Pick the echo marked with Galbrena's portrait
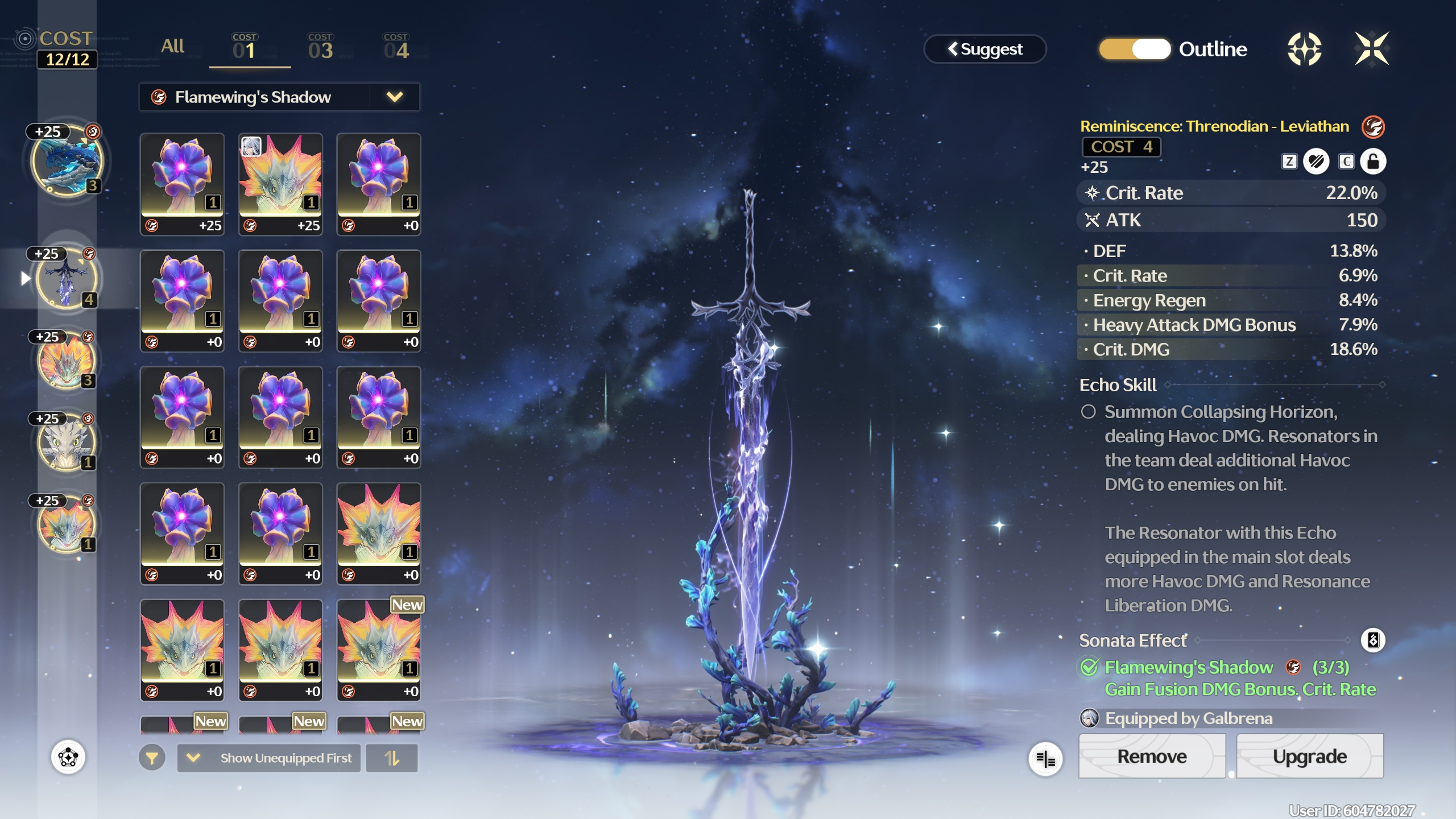The image size is (1456, 819). pyautogui.click(x=280, y=183)
